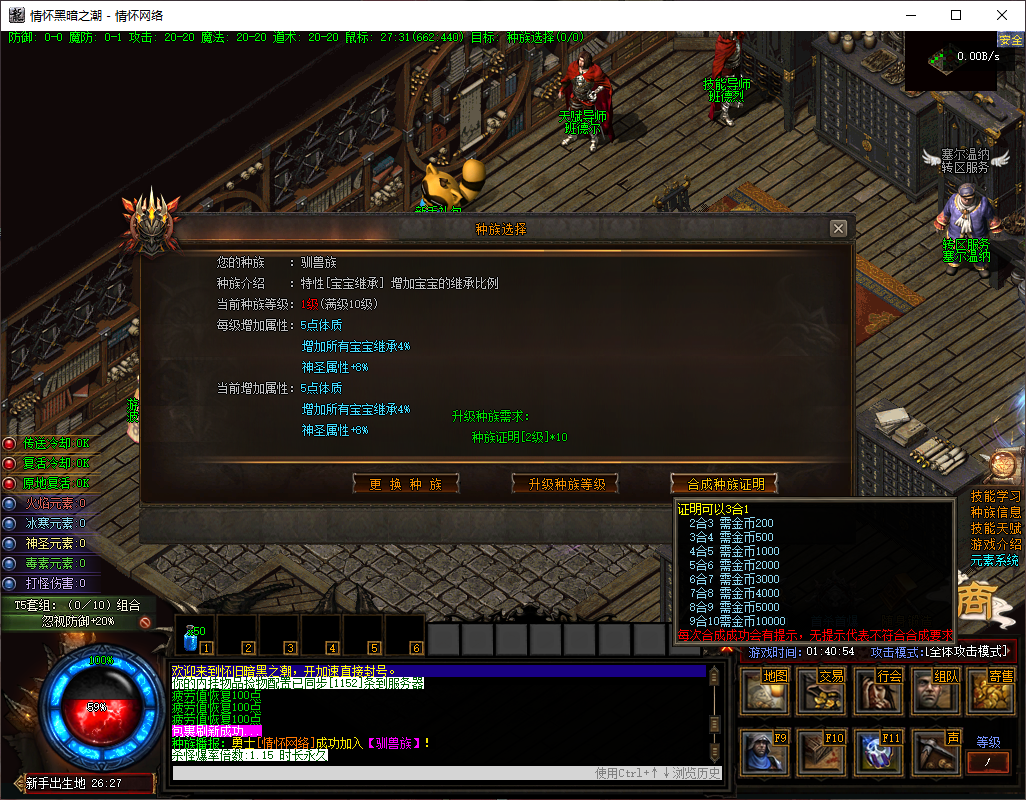Upgrade race level with 升级种族等级
This screenshot has width=1026, height=800.
coord(565,484)
